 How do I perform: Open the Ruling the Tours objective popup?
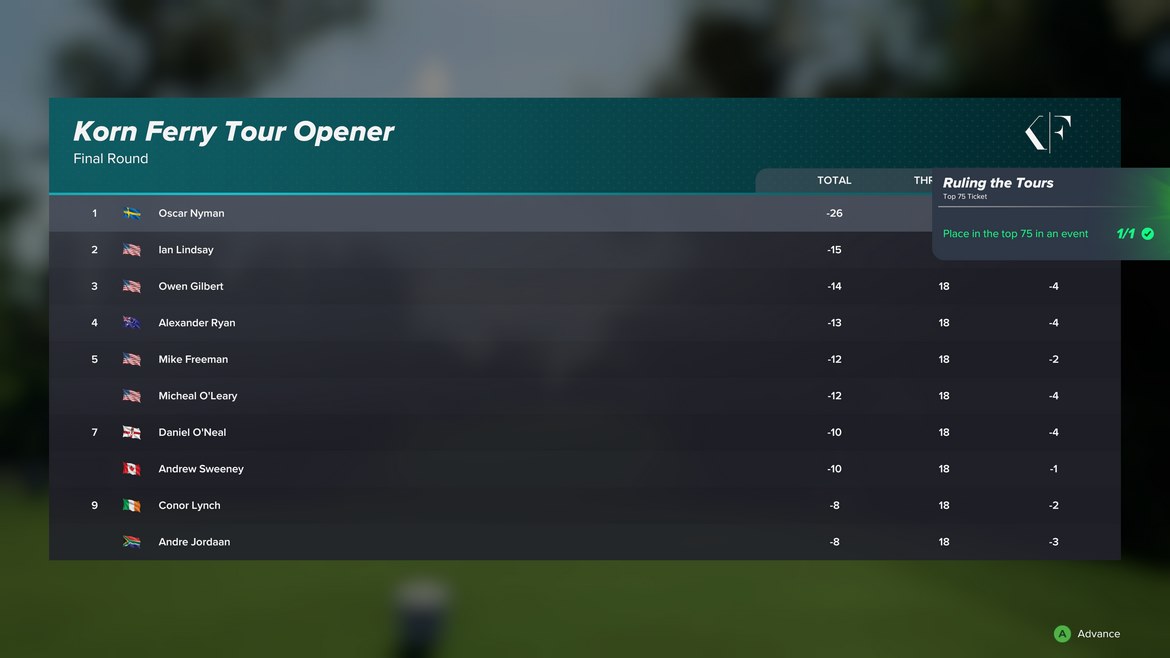point(1048,213)
